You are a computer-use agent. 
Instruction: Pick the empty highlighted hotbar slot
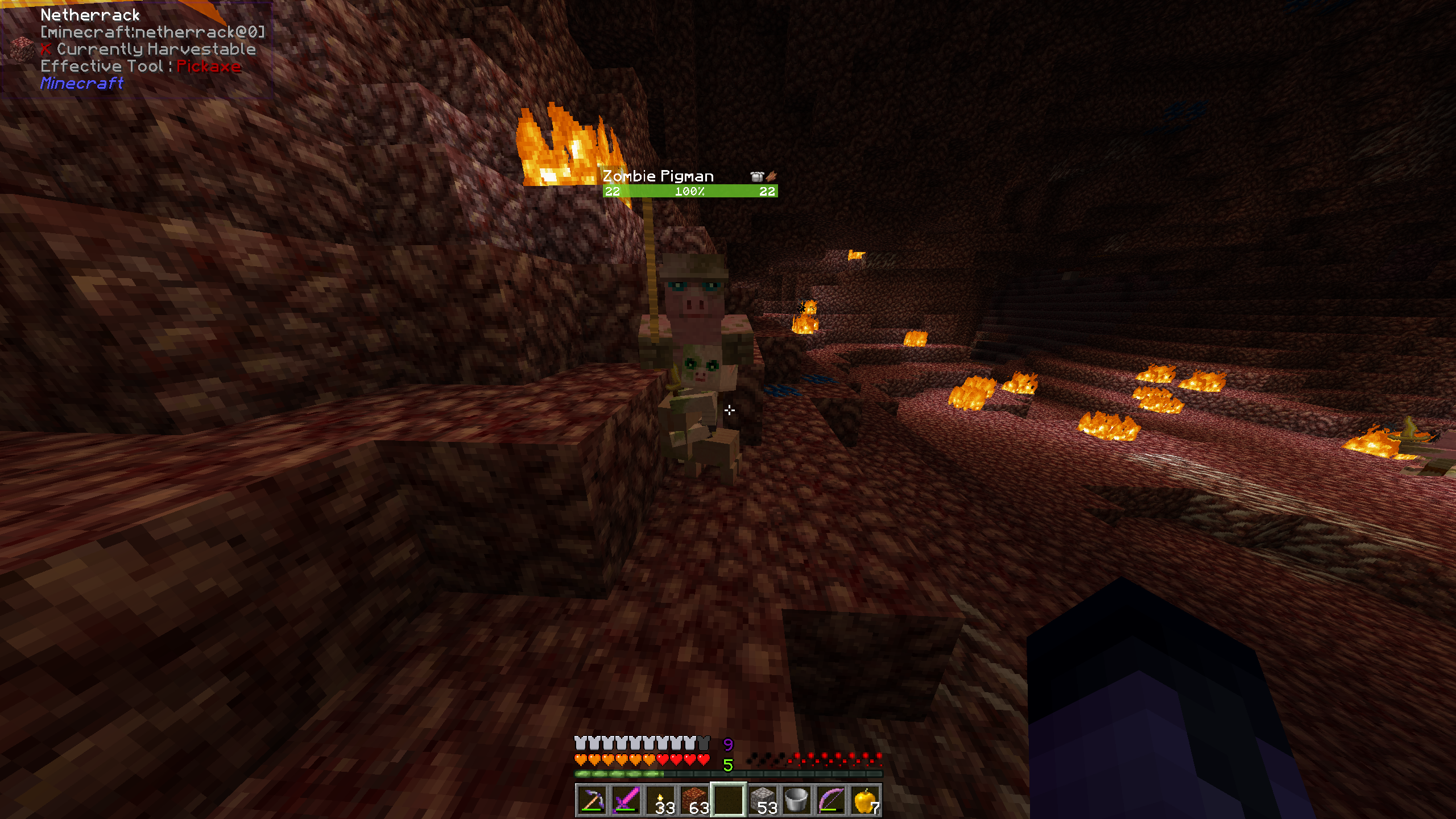point(729,800)
